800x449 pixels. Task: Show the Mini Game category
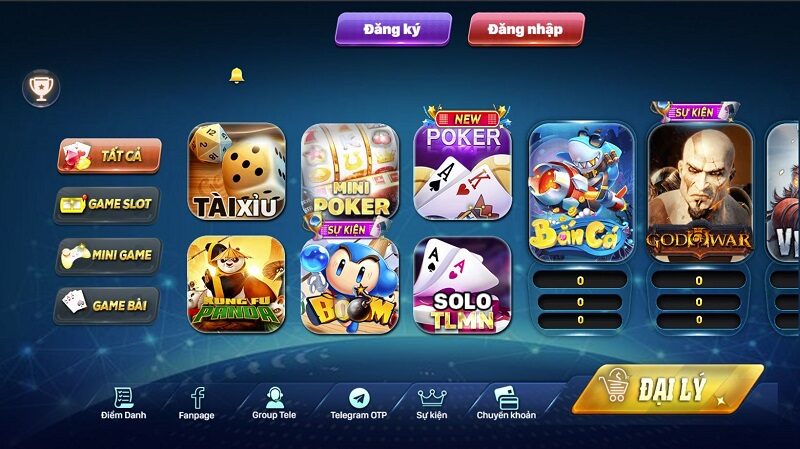tap(107, 254)
